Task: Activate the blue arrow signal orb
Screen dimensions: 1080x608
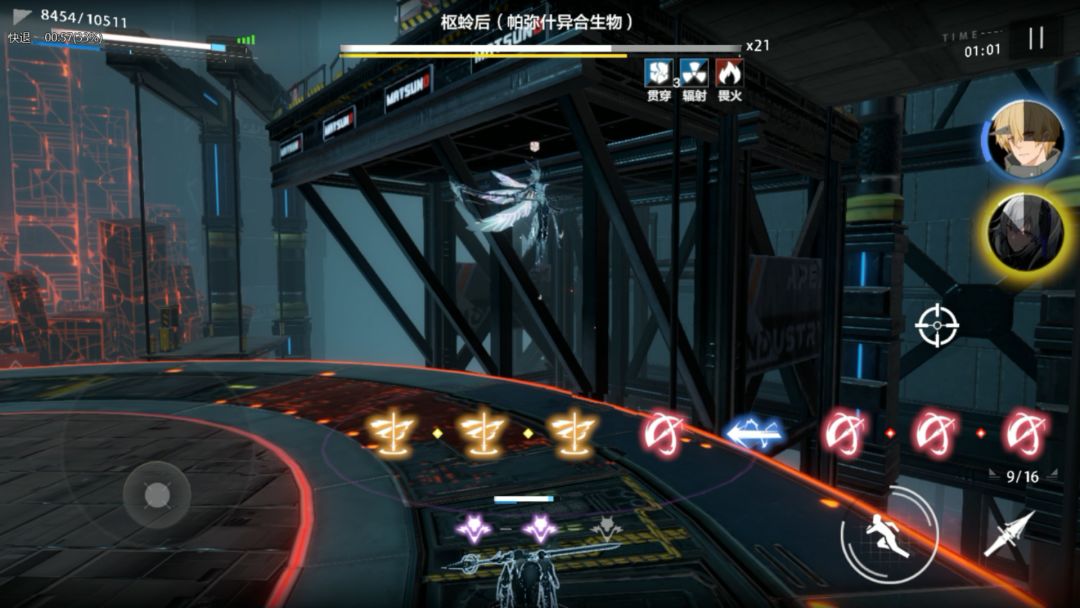Action: point(755,433)
